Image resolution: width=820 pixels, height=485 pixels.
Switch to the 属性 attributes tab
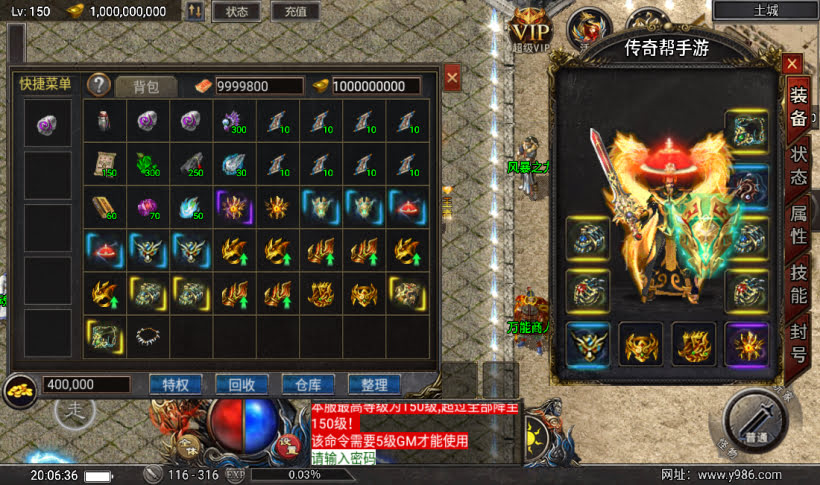[799, 222]
